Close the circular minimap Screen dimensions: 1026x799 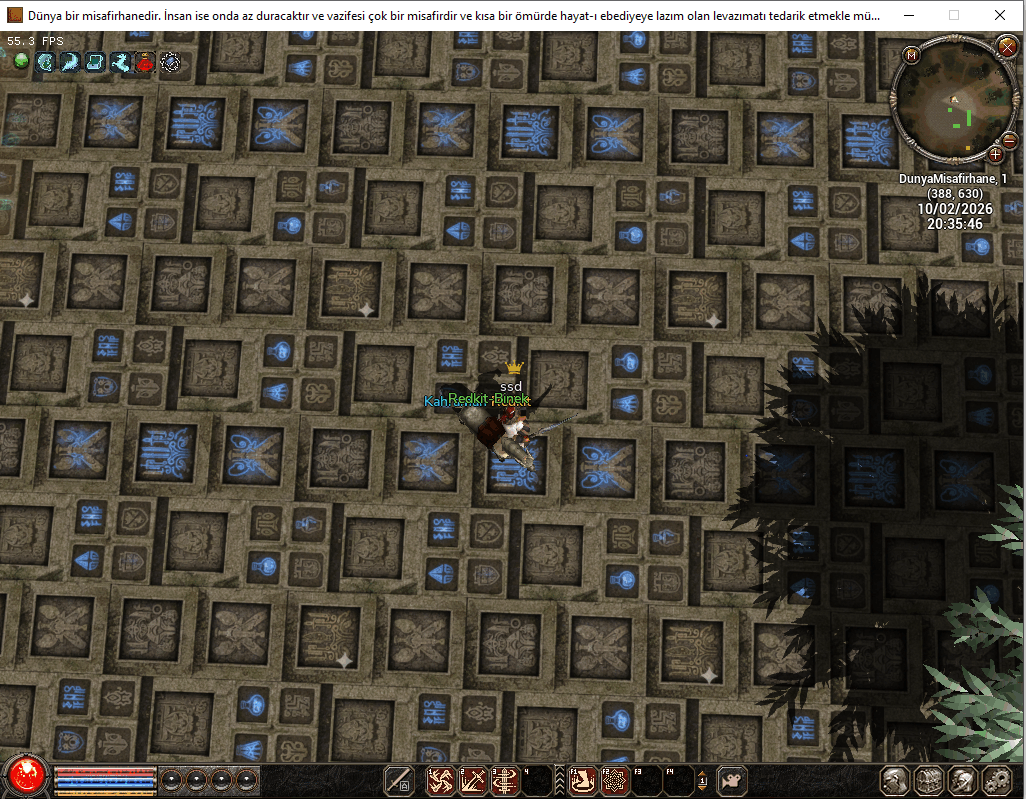pos(1007,47)
